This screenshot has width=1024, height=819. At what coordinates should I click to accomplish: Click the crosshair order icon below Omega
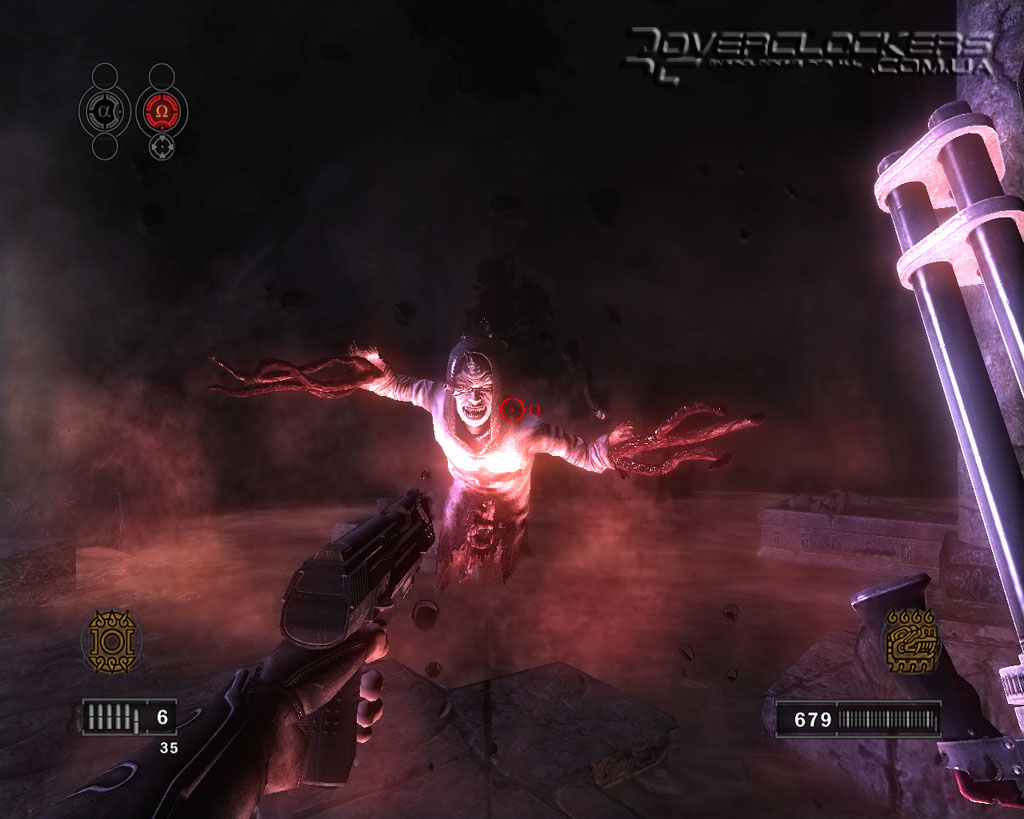tap(162, 147)
